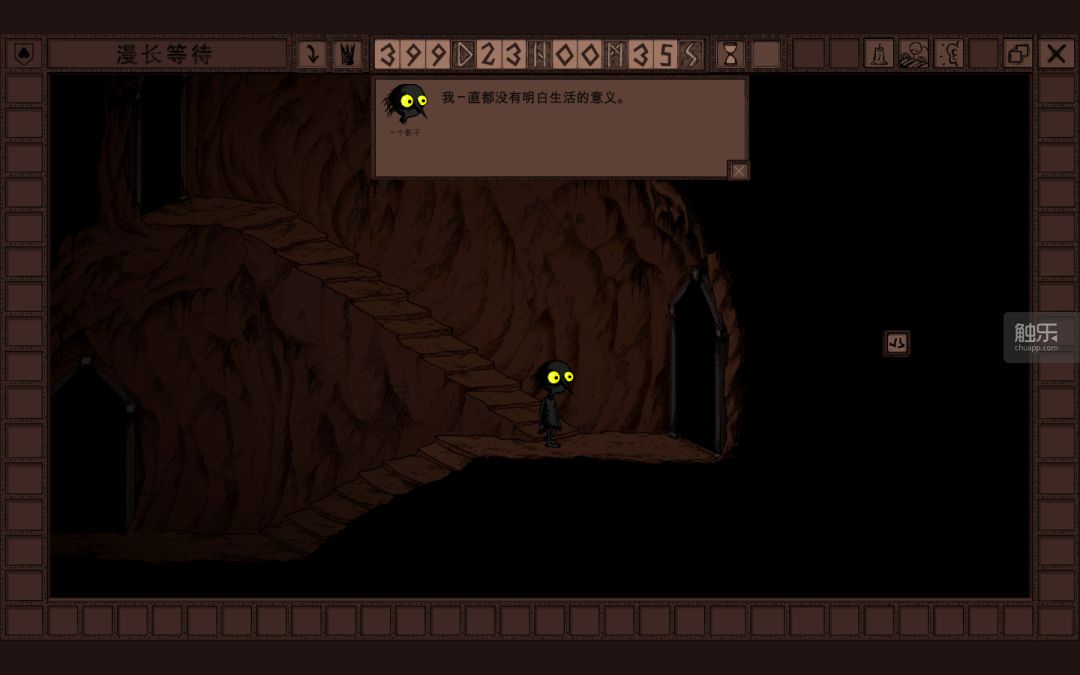Switch window mode with overlapping squares button
Viewport: 1080px width, 675px height.
(x=1018, y=54)
